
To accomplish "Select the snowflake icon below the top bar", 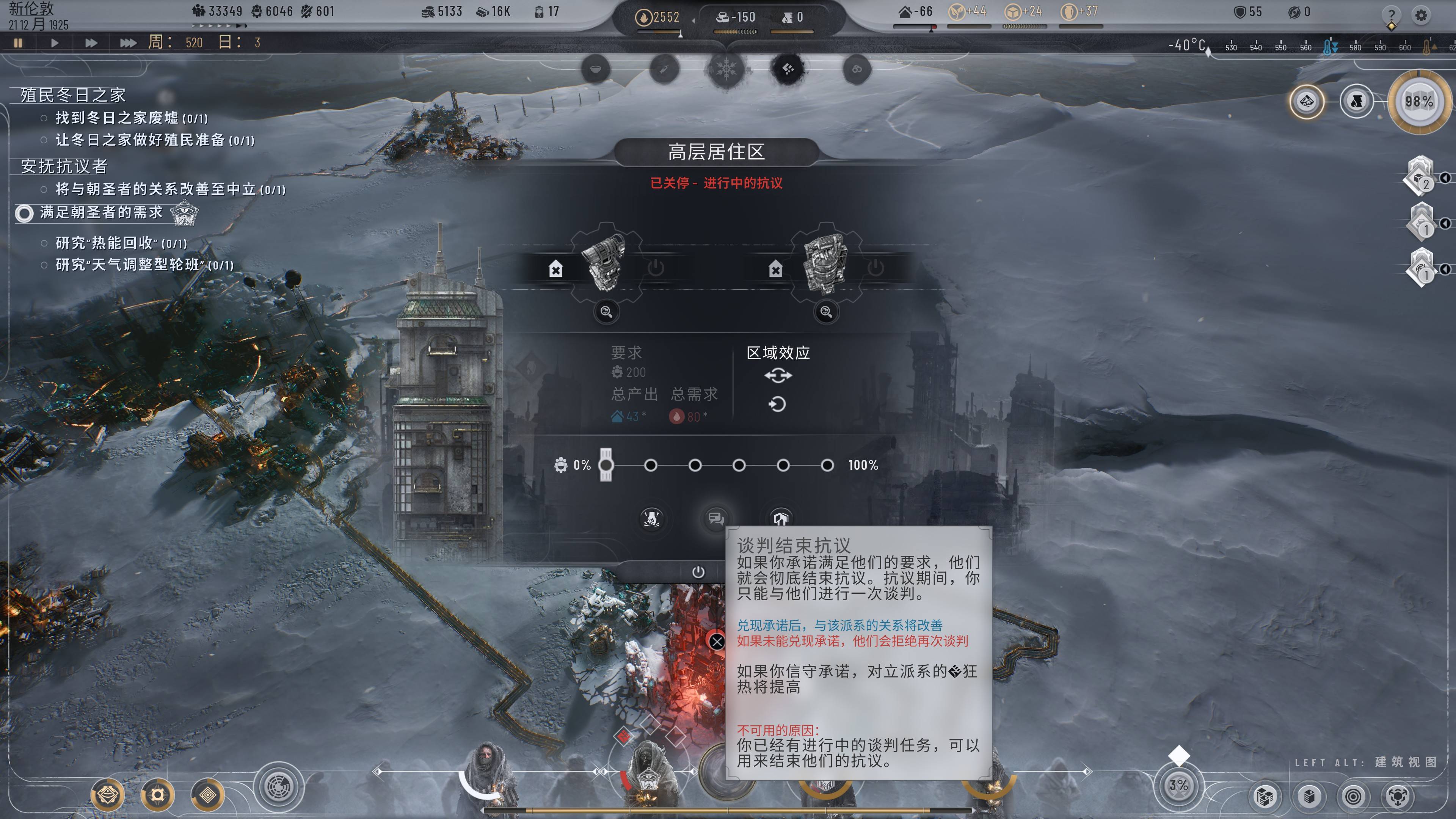I will pyautogui.click(x=726, y=69).
